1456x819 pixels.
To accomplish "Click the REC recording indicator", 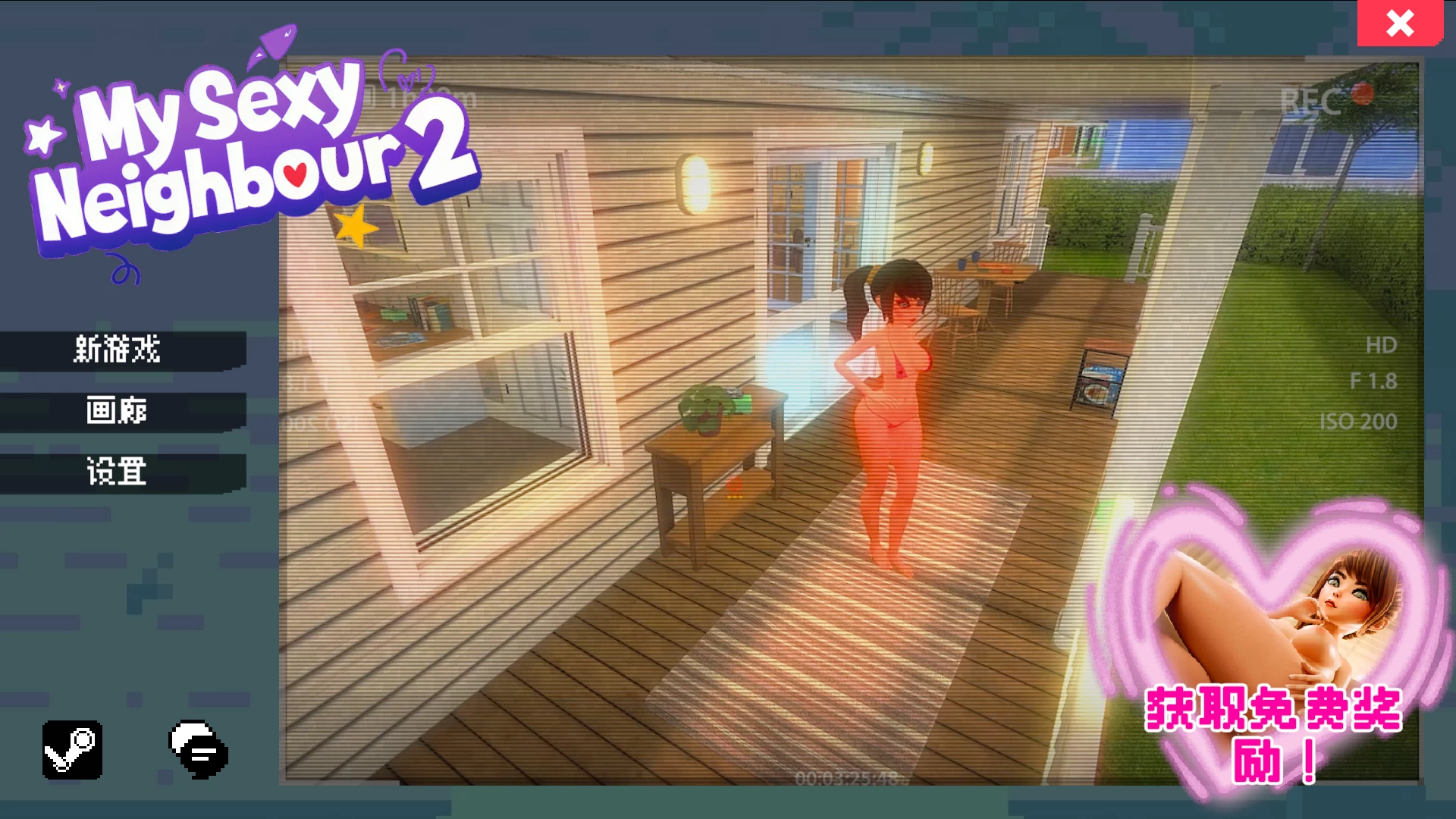I will (1312, 99).
